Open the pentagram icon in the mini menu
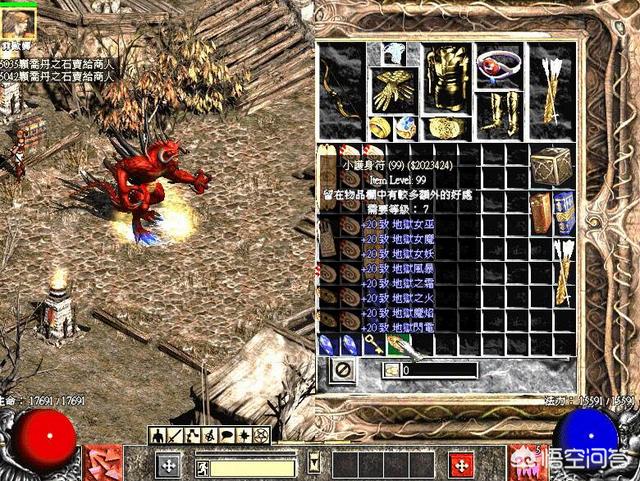Image resolution: width=640 pixels, height=481 pixels. (264, 435)
